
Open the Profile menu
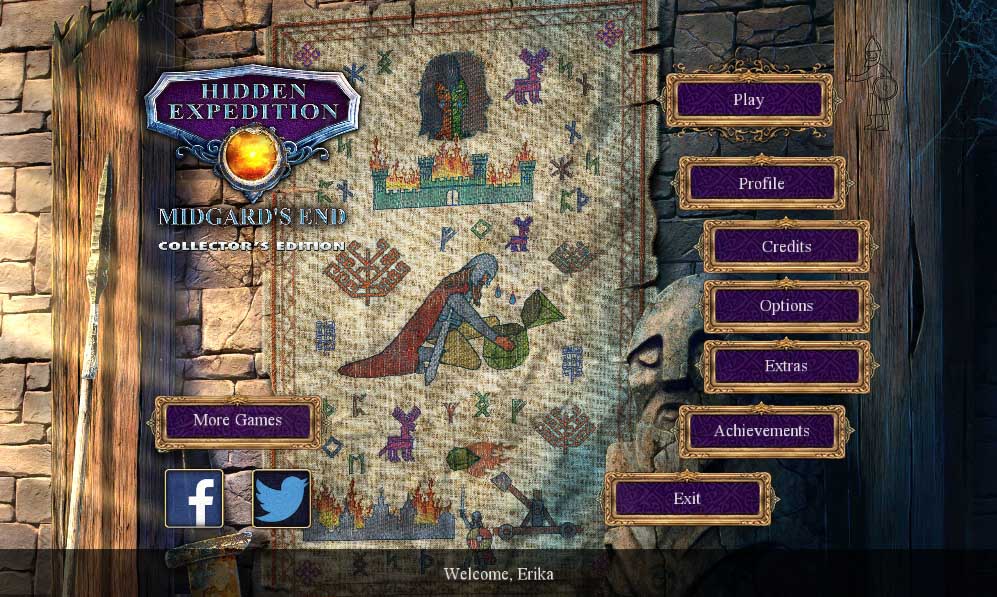[x=762, y=184]
